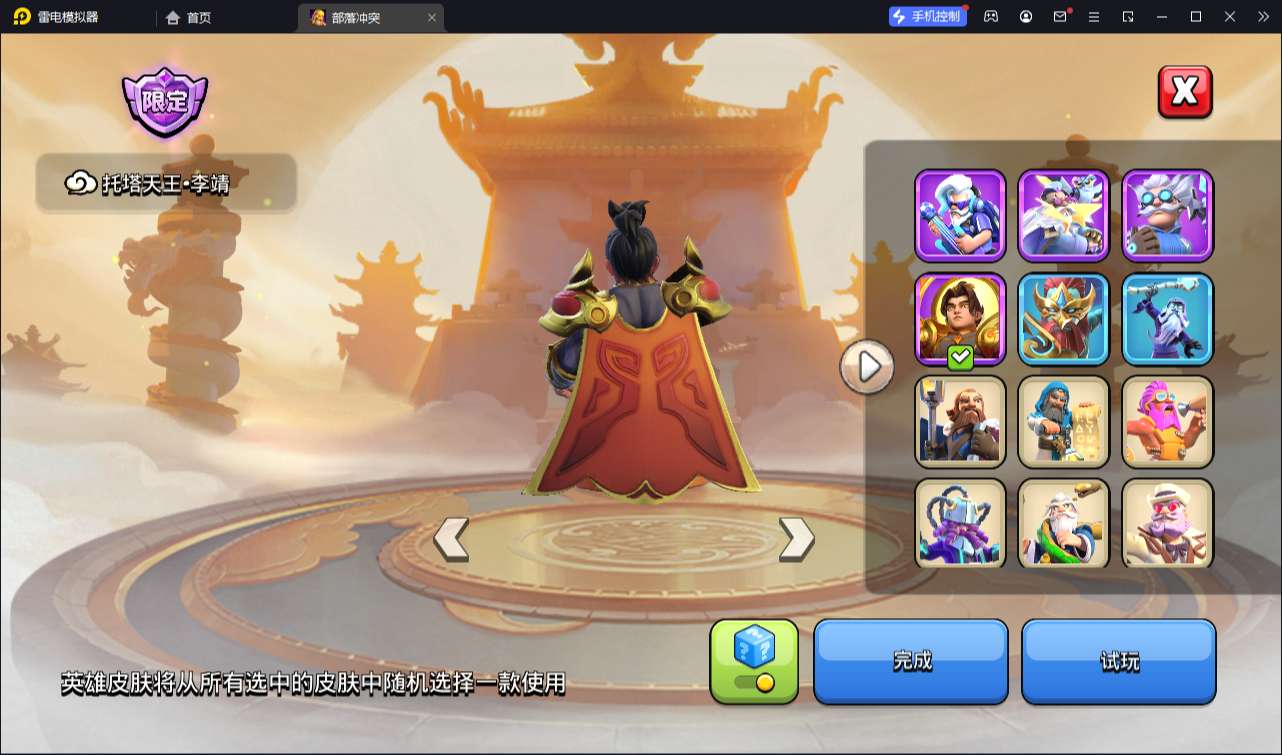Image resolution: width=1282 pixels, height=755 pixels.
Task: Close the skin screen with the red X
Action: (1185, 92)
